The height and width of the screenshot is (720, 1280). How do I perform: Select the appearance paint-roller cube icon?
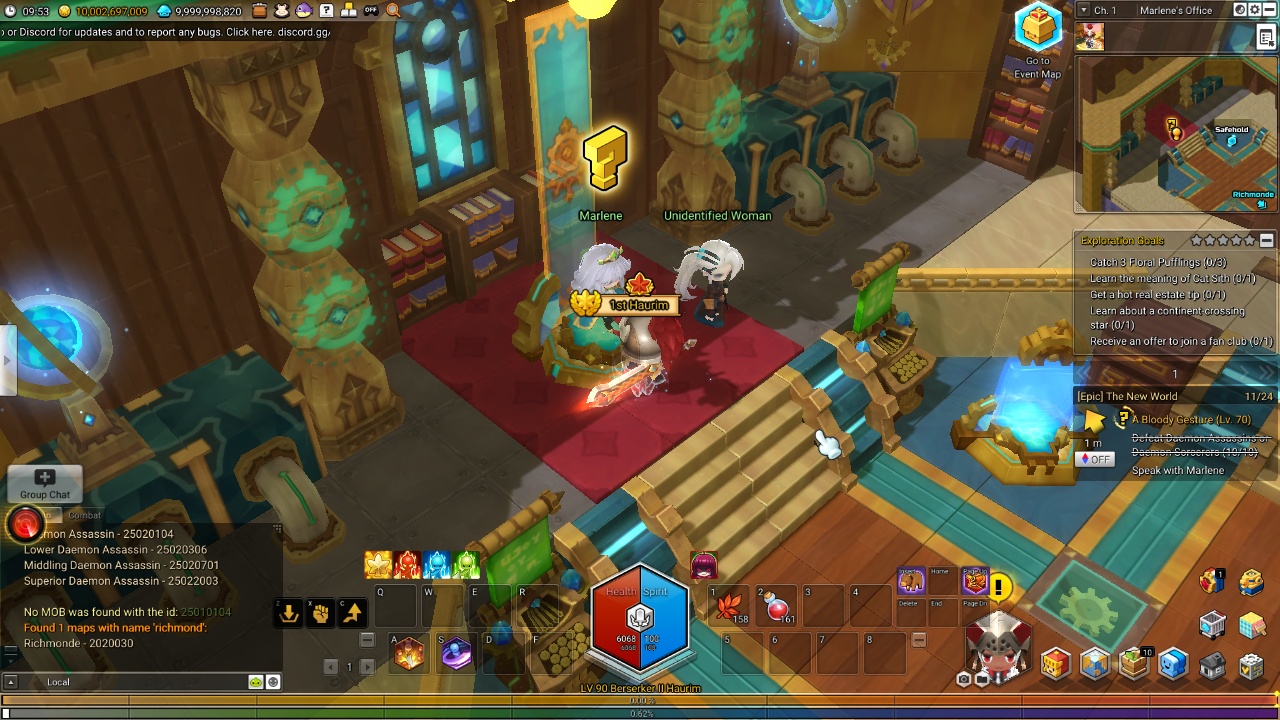point(1251,627)
